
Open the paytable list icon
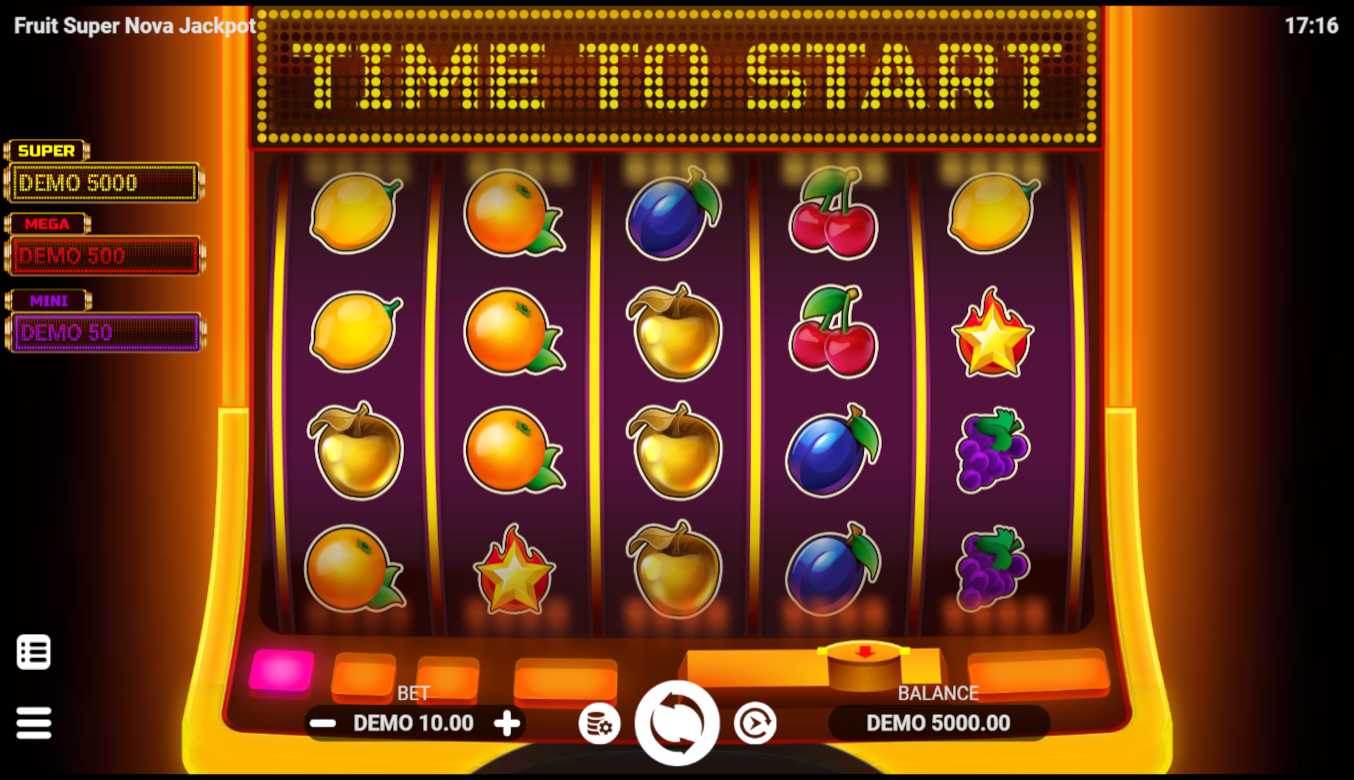34,652
